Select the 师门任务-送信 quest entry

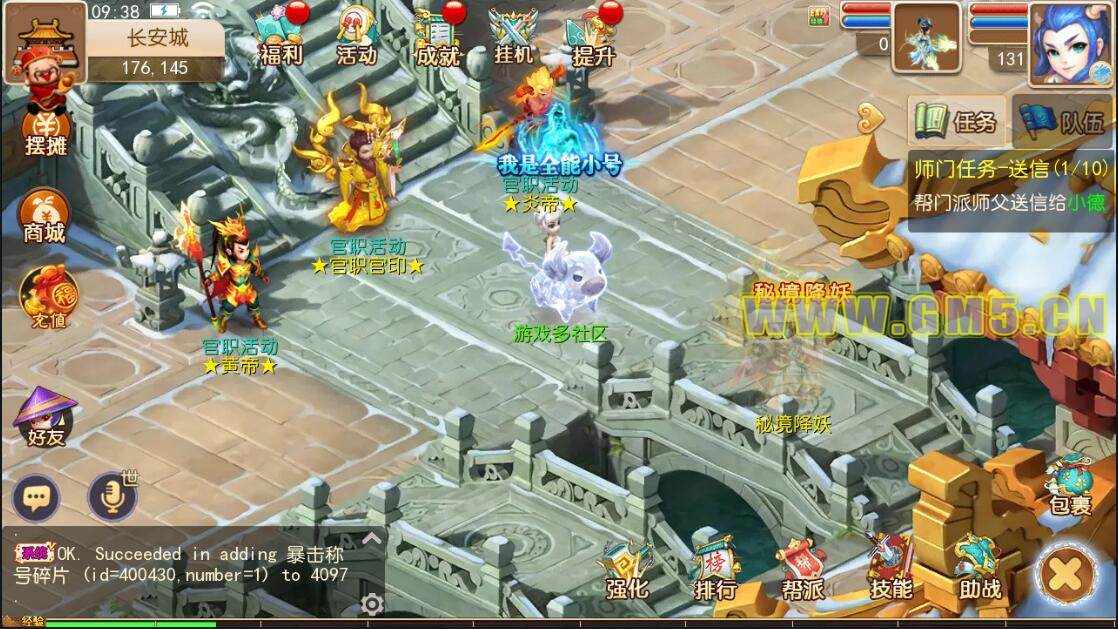[x=1010, y=186]
